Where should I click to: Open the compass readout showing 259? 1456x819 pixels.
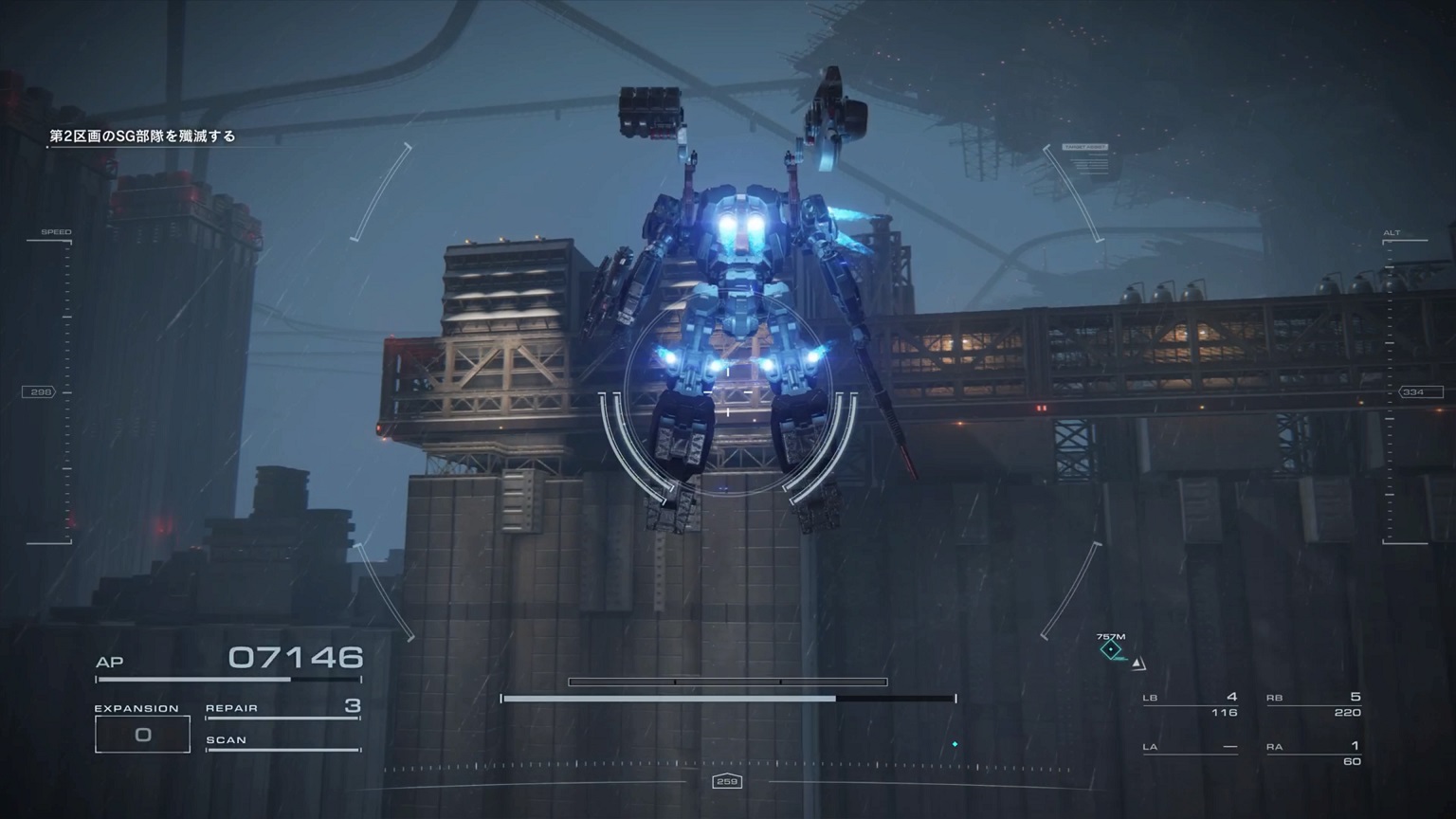click(x=727, y=782)
